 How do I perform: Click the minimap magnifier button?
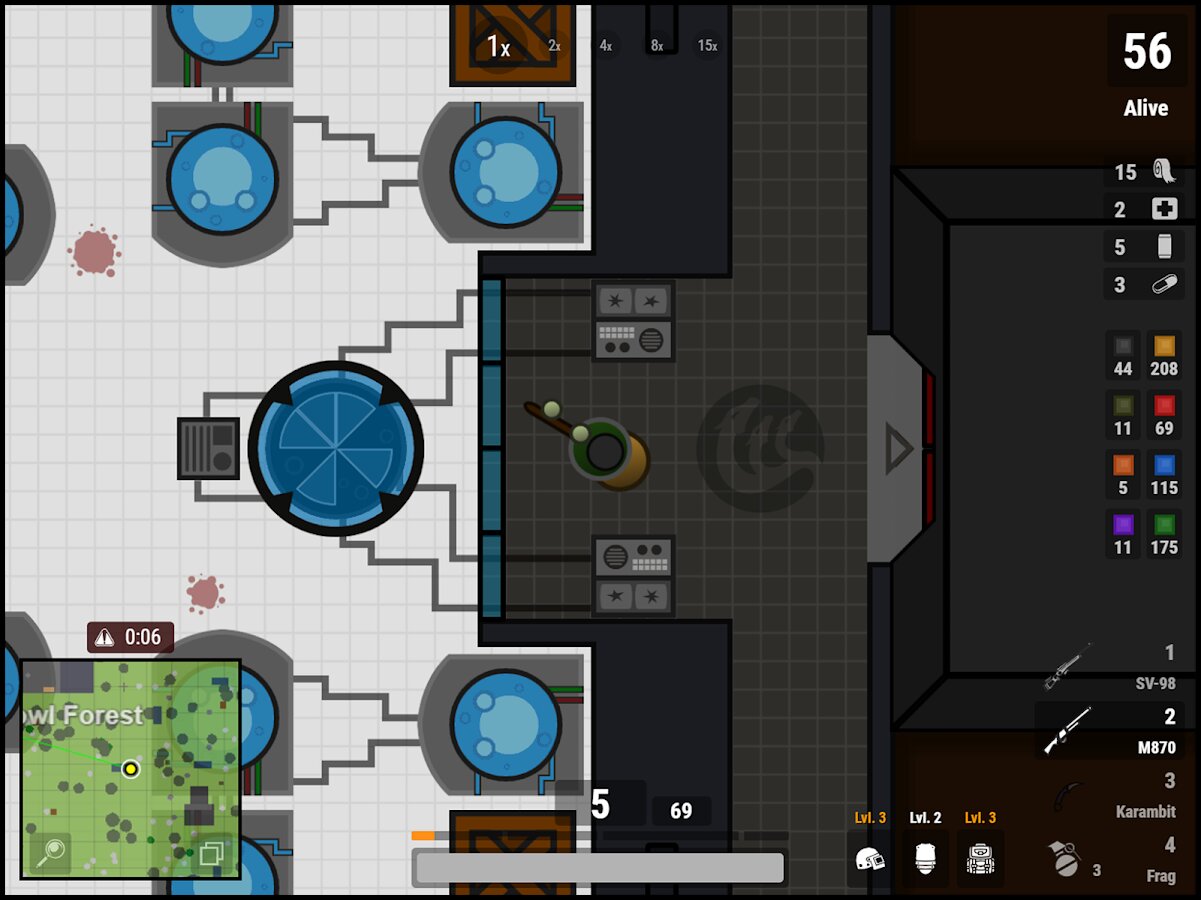50,852
